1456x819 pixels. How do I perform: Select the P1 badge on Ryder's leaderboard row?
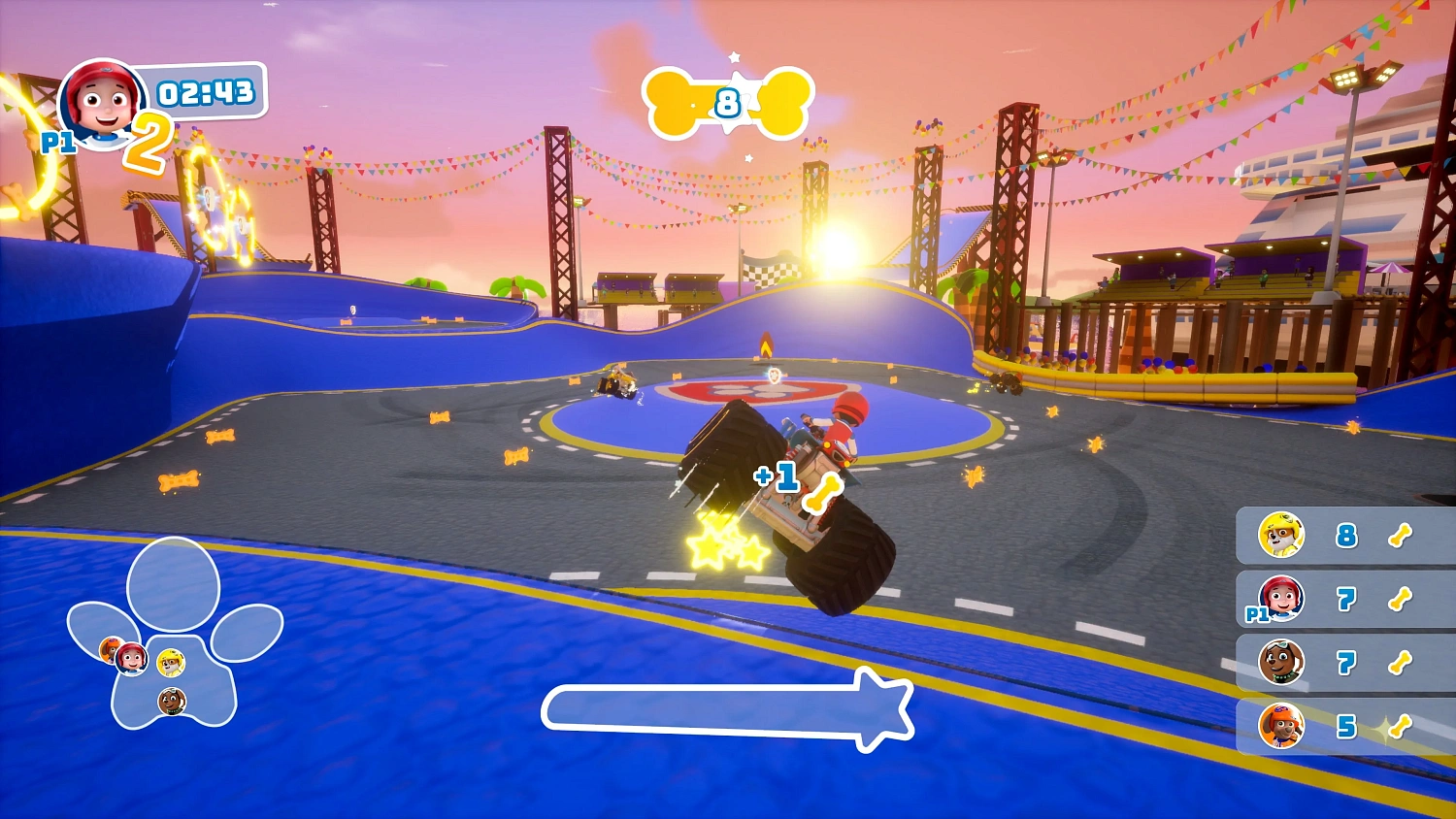[x=1257, y=613]
